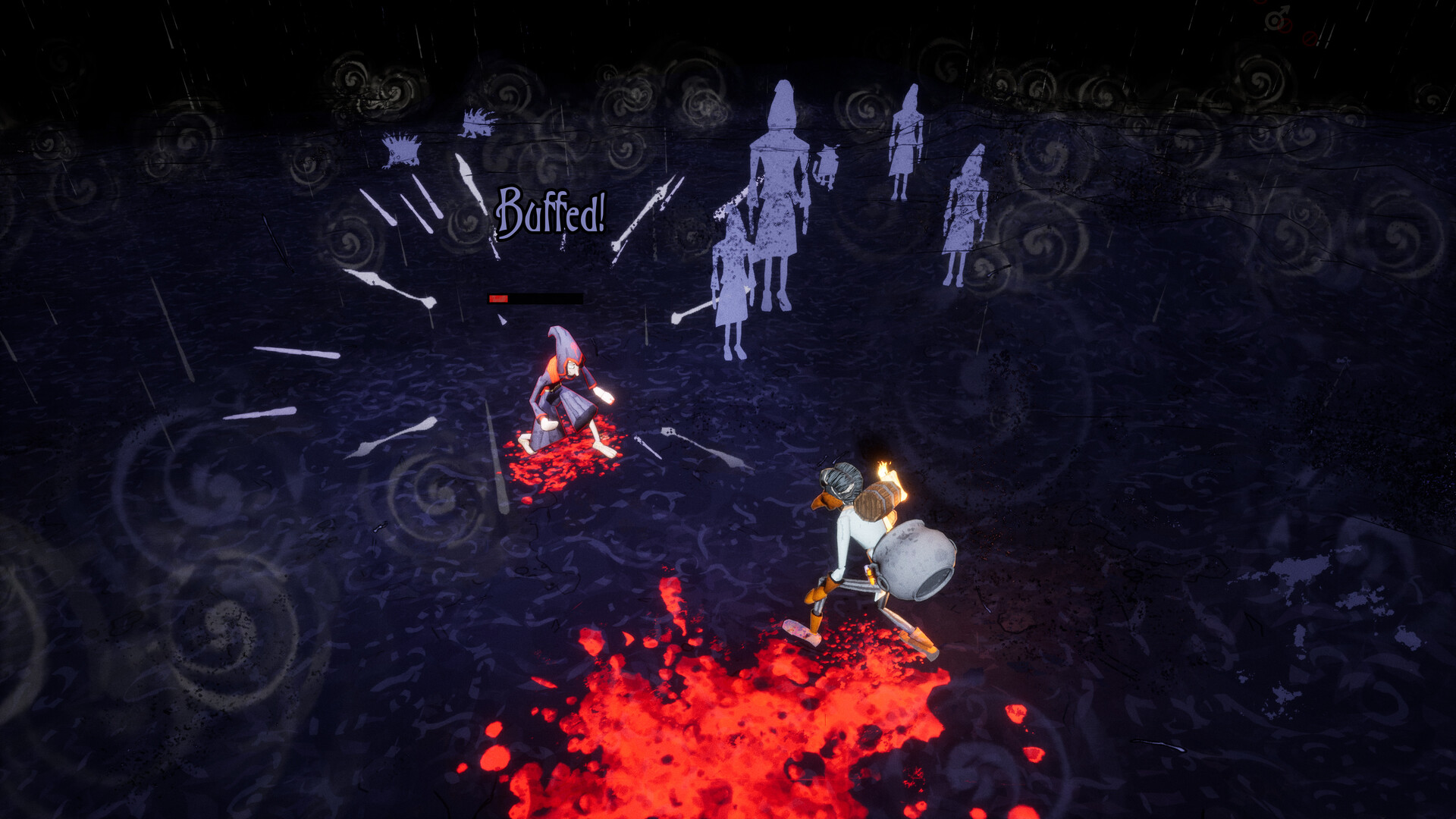Click the red portion of the health bar
Viewport: 1456px width, 819px height.
coord(500,297)
